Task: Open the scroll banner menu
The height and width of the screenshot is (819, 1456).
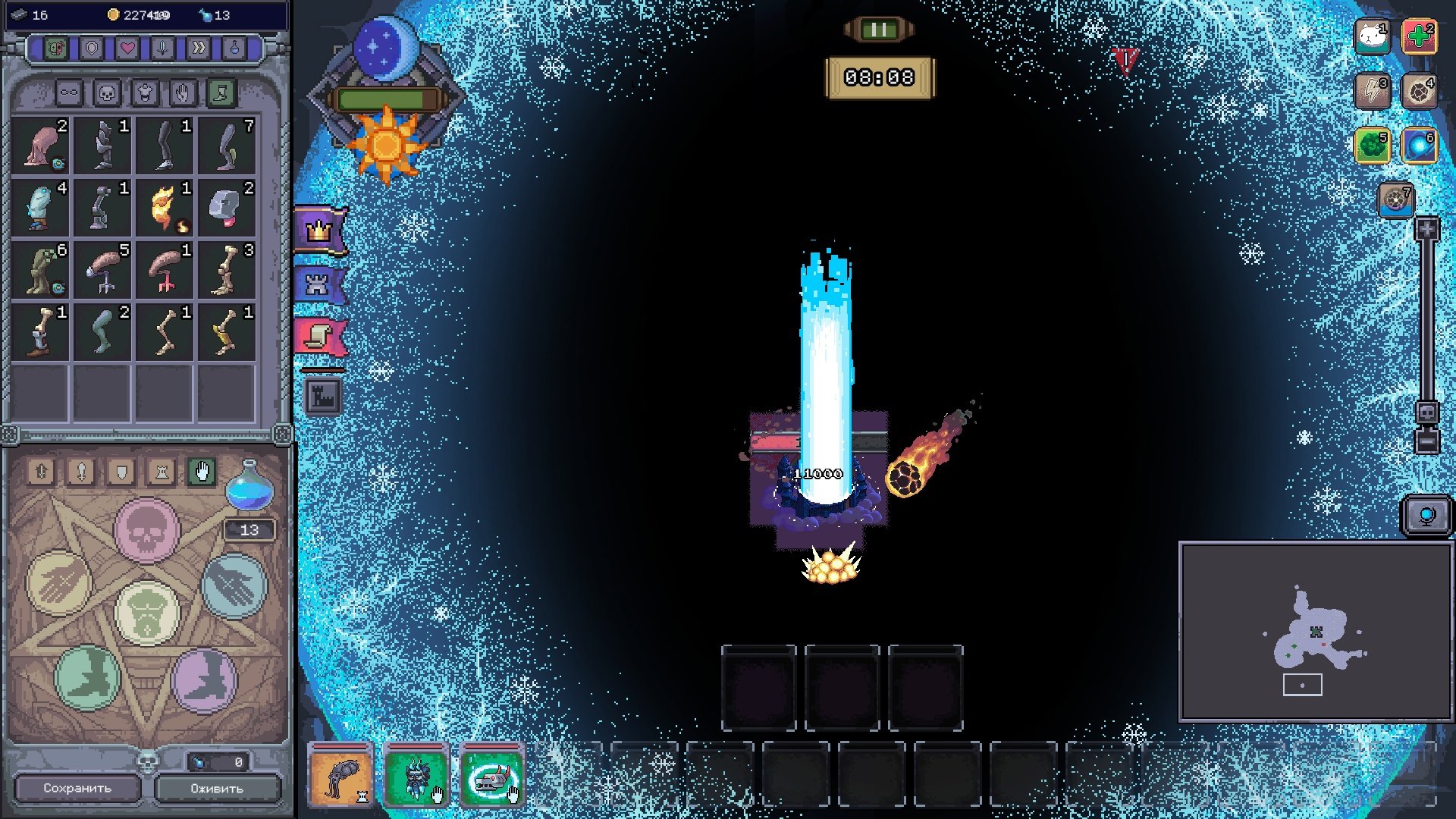Action: (319, 337)
